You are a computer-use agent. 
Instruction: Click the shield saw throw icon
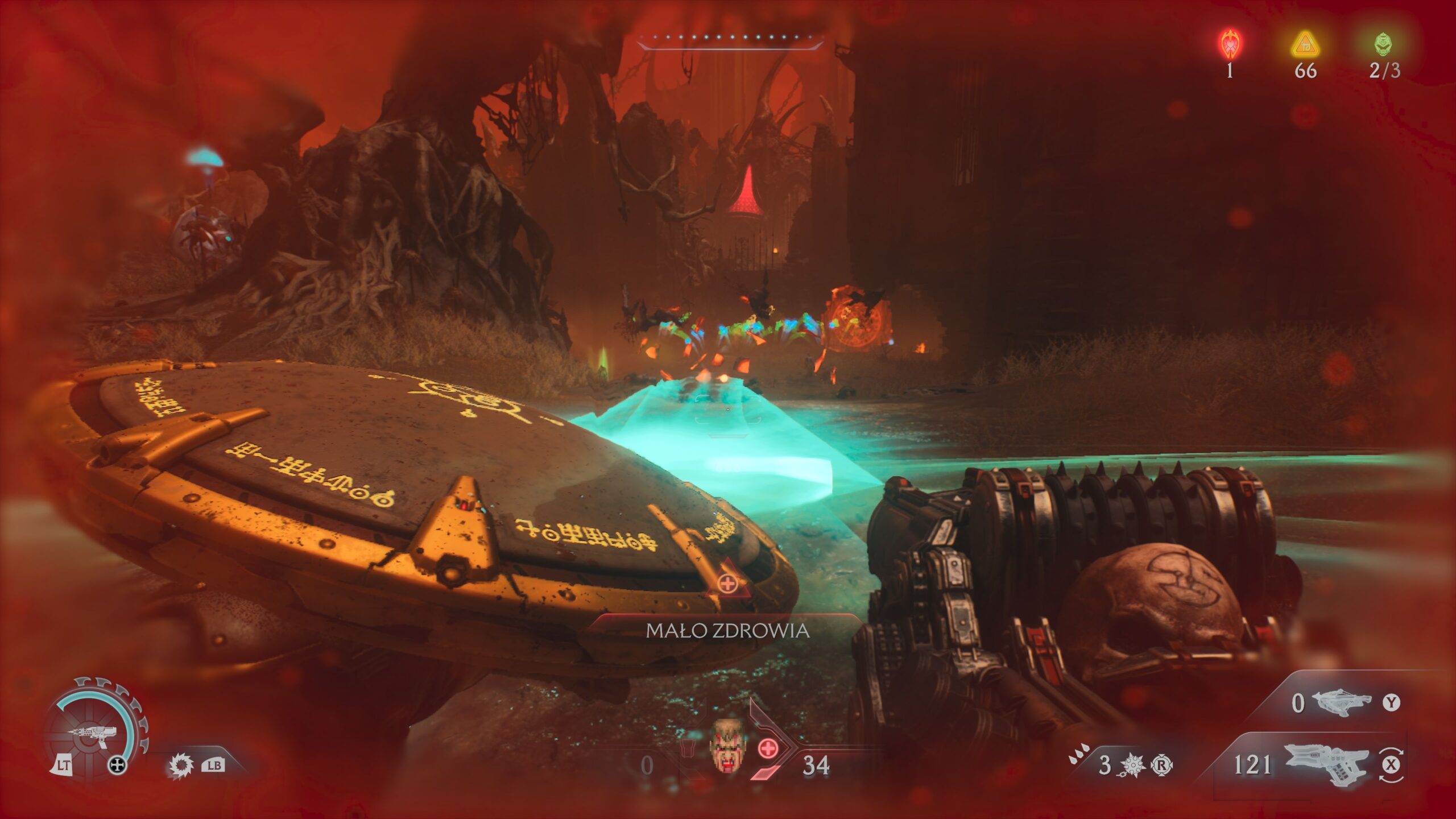coord(181,766)
